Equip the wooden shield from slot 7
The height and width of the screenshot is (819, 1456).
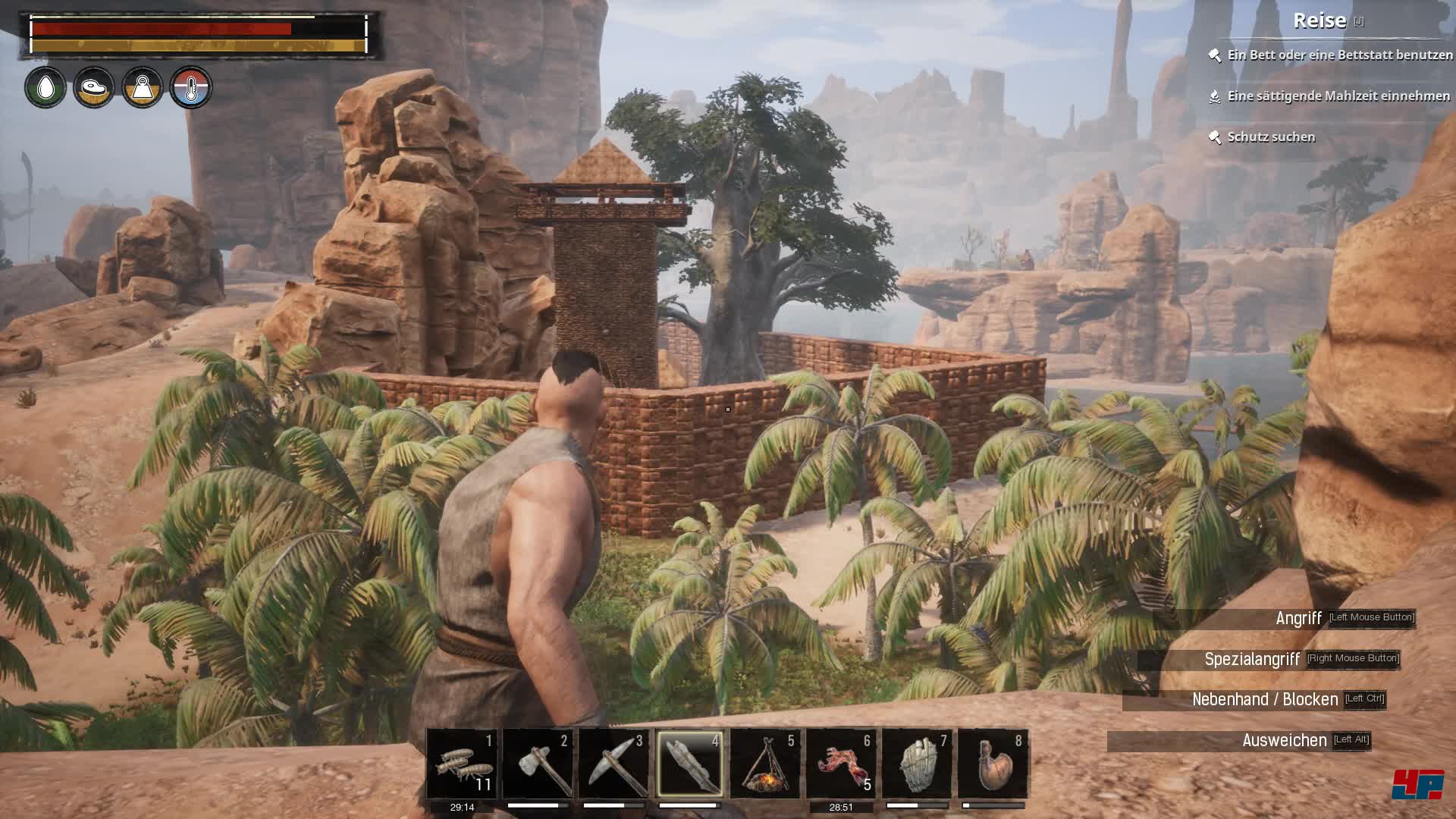click(917, 764)
